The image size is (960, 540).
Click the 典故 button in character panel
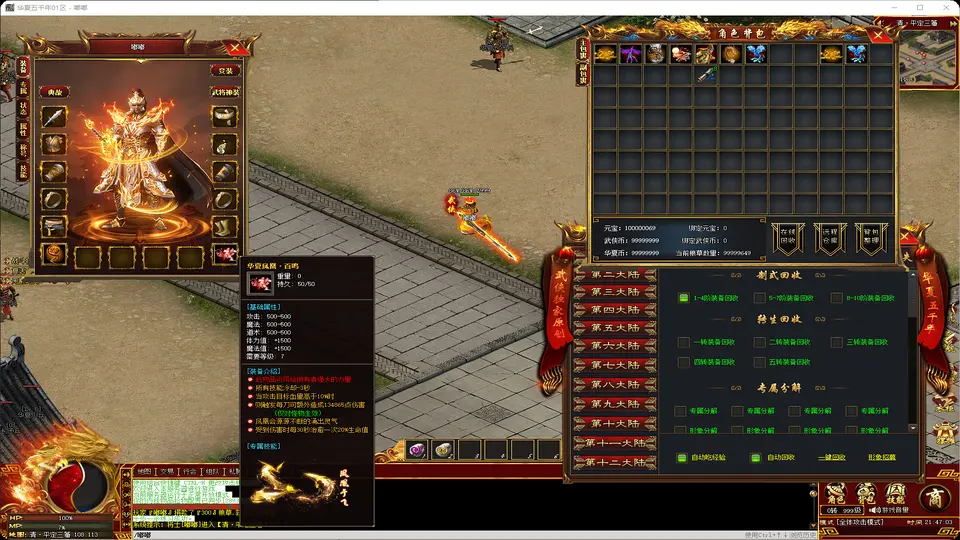[x=53, y=92]
